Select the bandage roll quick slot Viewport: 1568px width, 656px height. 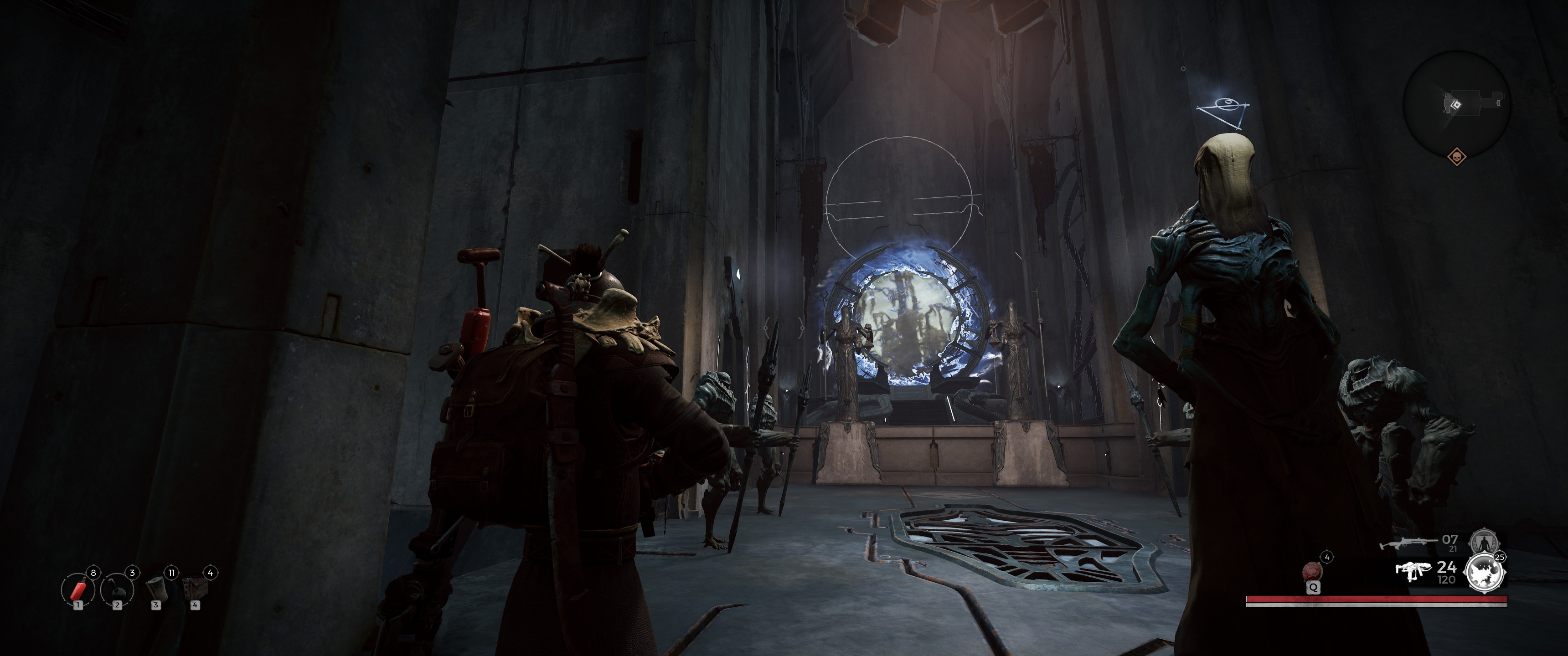(x=156, y=588)
